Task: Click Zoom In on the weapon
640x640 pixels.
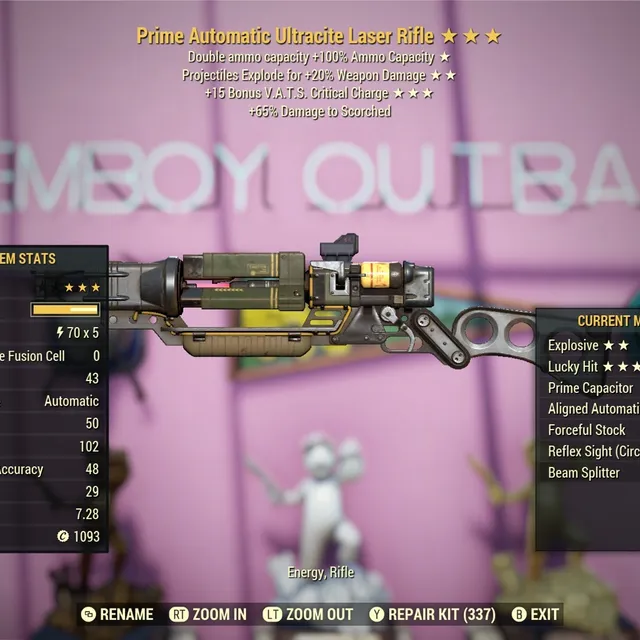Action: 208,614
